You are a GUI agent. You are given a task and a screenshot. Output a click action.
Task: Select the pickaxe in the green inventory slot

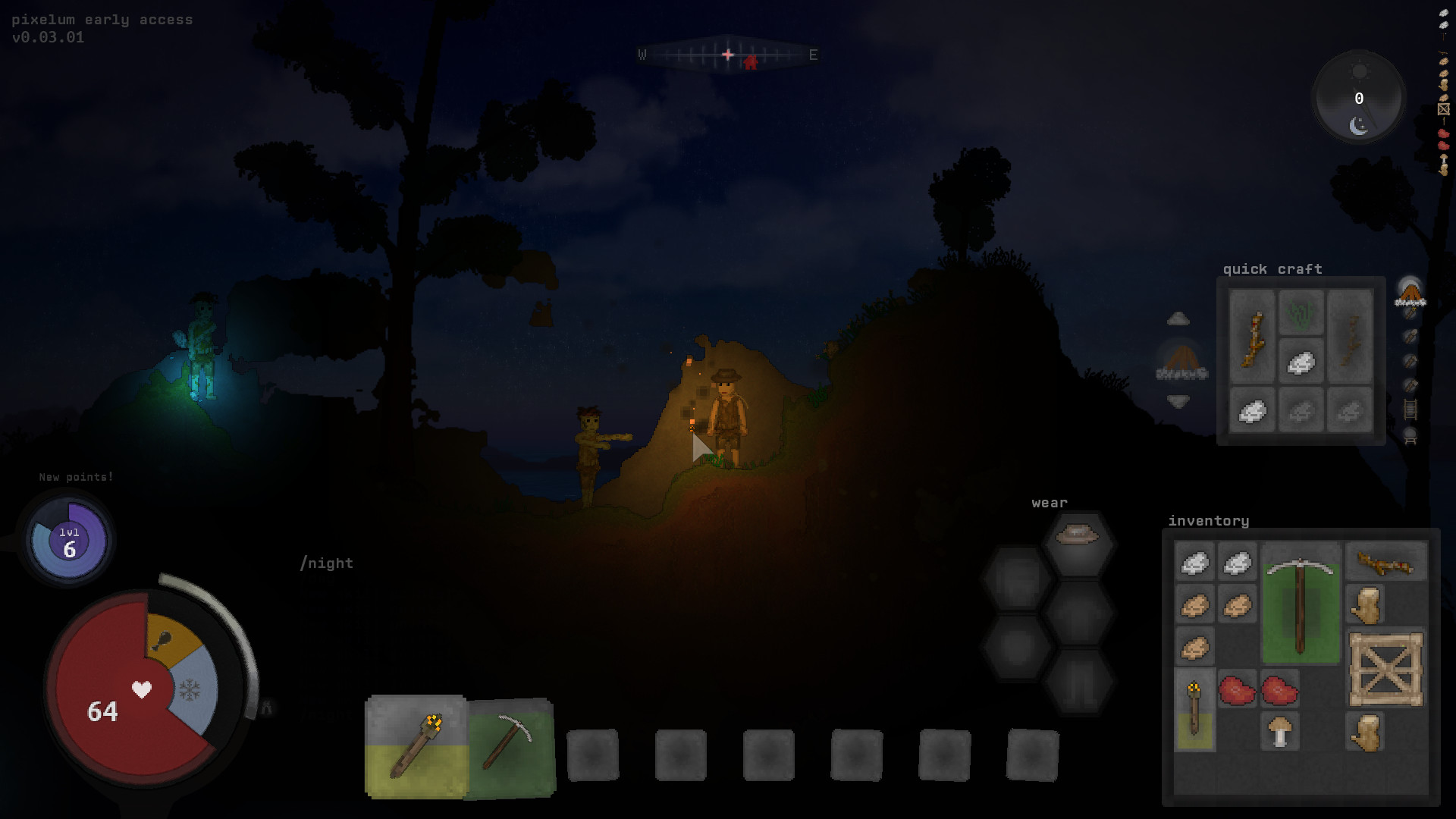tap(1301, 603)
